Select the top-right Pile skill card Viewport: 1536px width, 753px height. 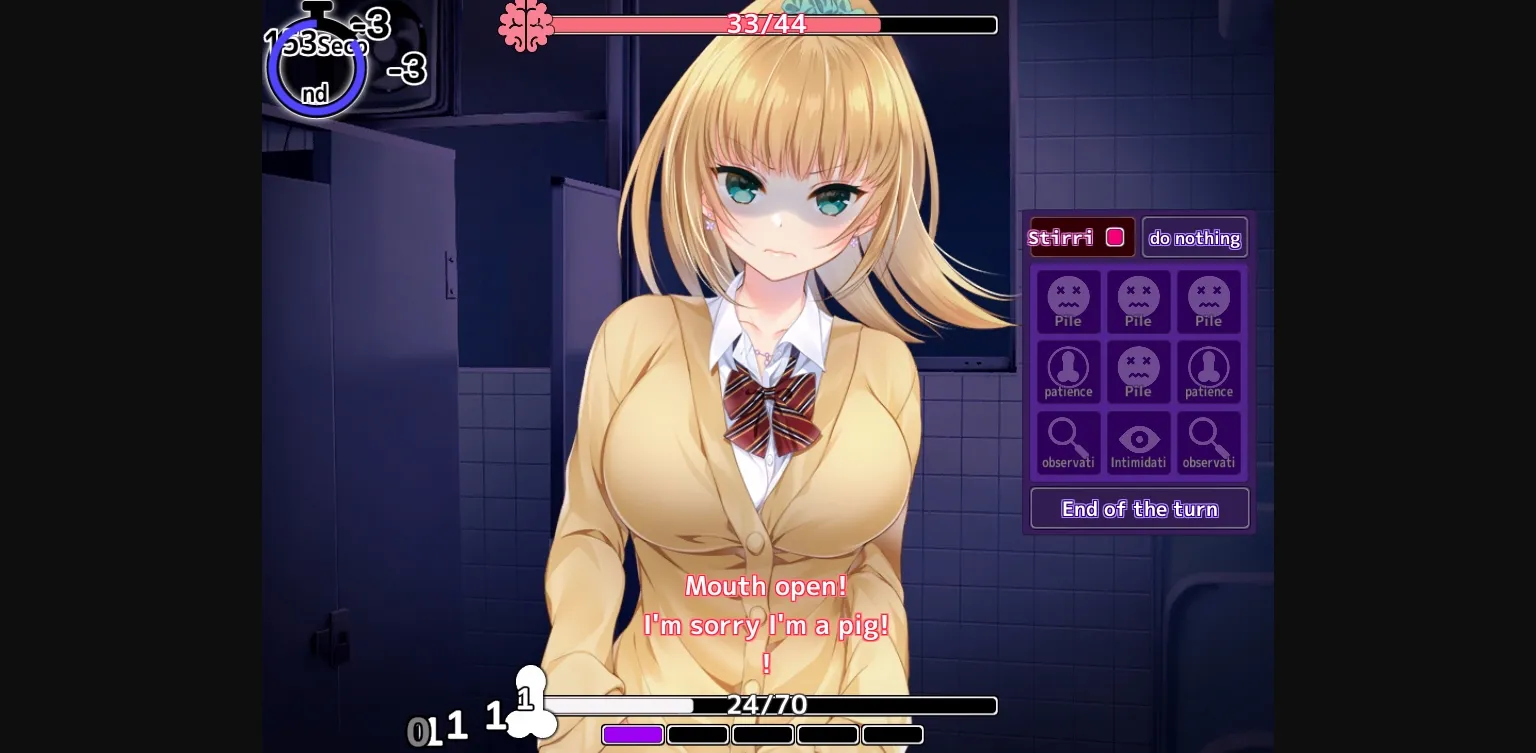pyautogui.click(x=1208, y=301)
